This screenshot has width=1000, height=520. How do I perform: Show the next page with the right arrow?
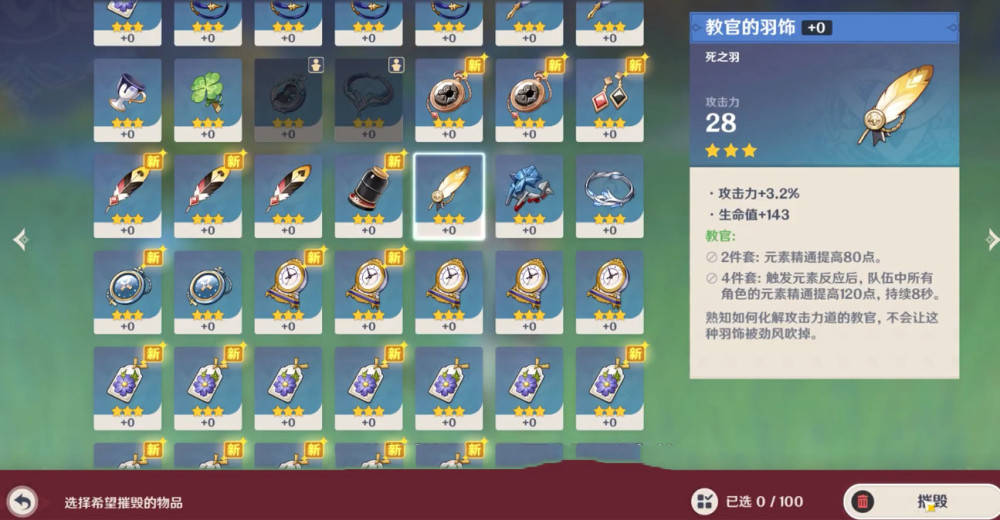tap(991, 239)
